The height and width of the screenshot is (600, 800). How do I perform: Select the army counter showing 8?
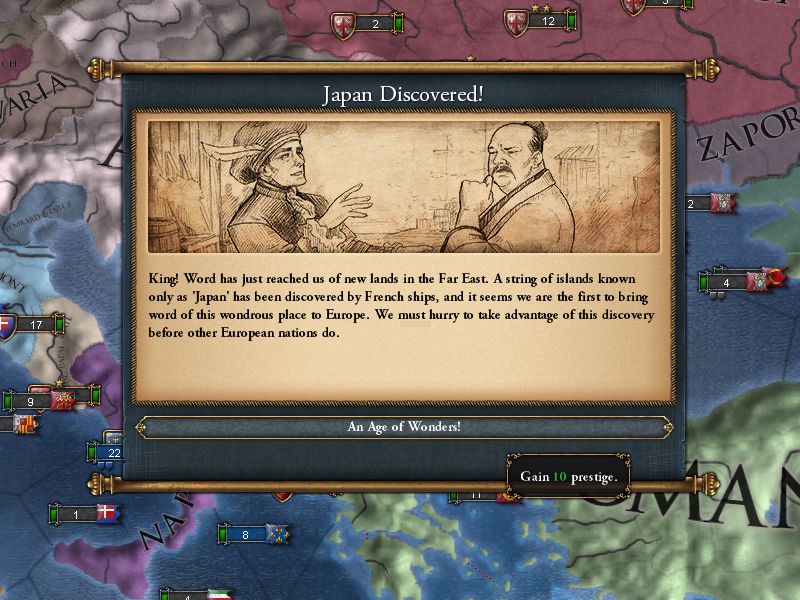tap(246, 535)
